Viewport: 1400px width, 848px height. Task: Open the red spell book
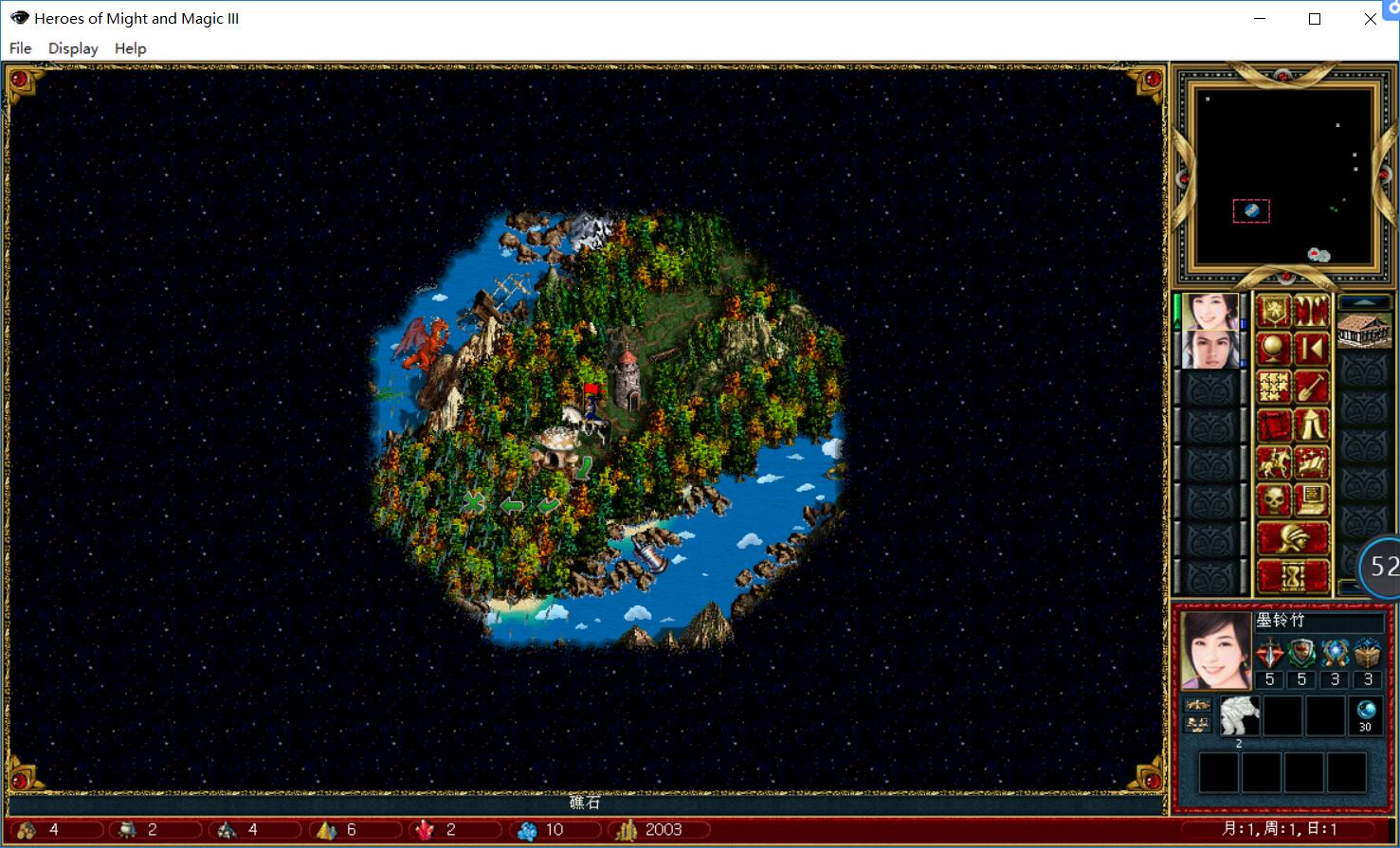coord(1274,424)
